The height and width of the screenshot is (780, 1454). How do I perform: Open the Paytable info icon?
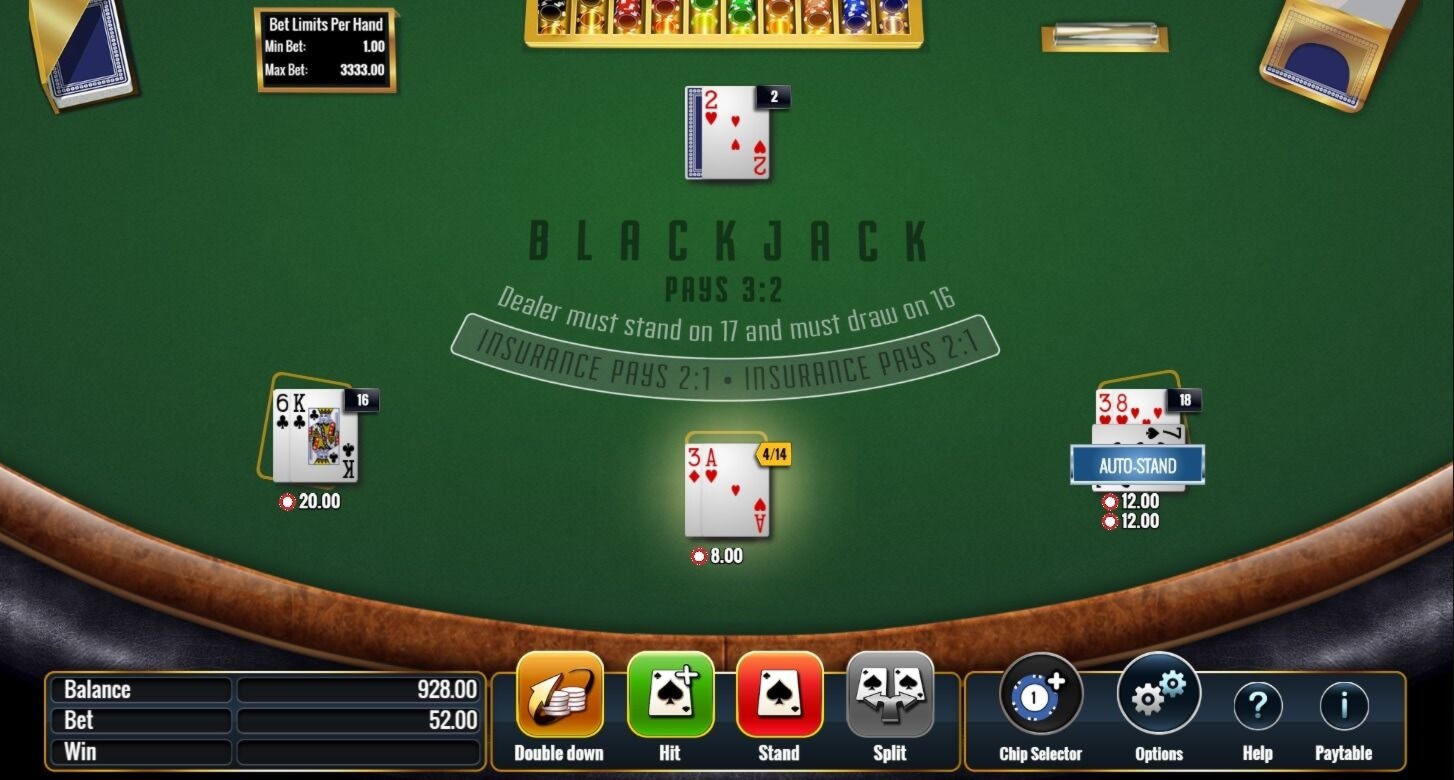pos(1343,706)
